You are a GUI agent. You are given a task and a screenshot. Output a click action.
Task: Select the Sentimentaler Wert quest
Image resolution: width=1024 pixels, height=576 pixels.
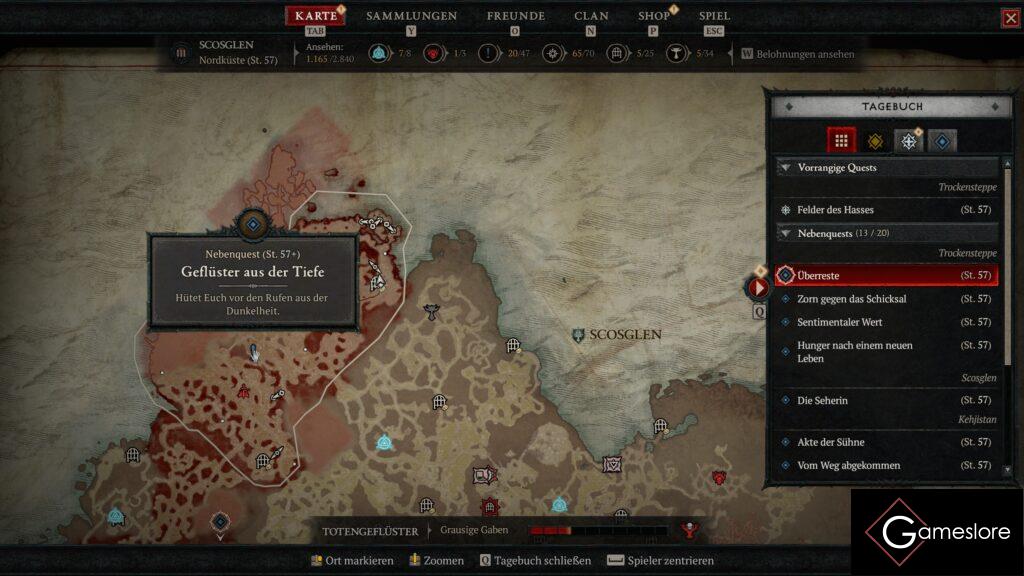838,322
